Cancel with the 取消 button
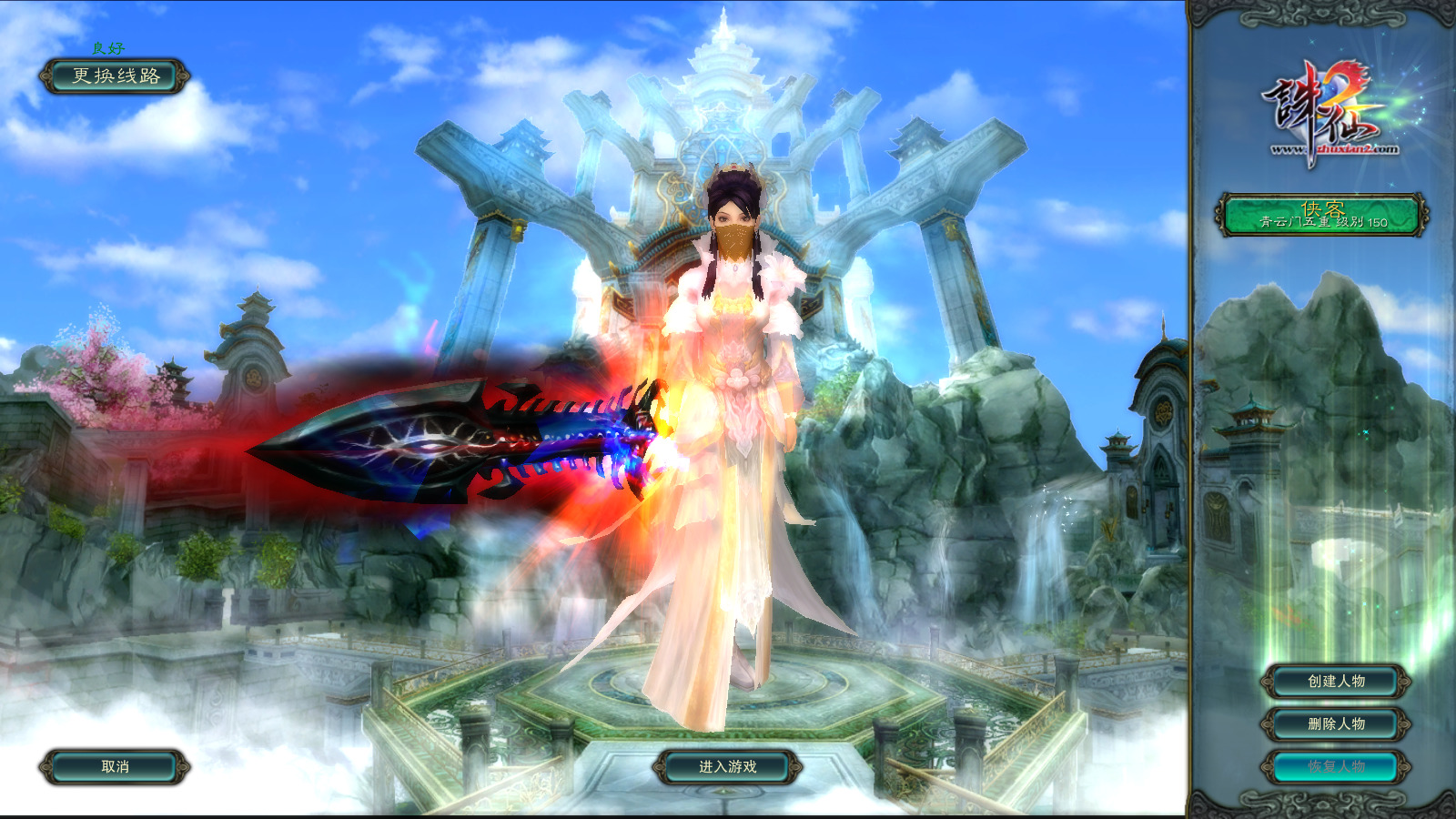This screenshot has height=819, width=1456. (x=115, y=767)
